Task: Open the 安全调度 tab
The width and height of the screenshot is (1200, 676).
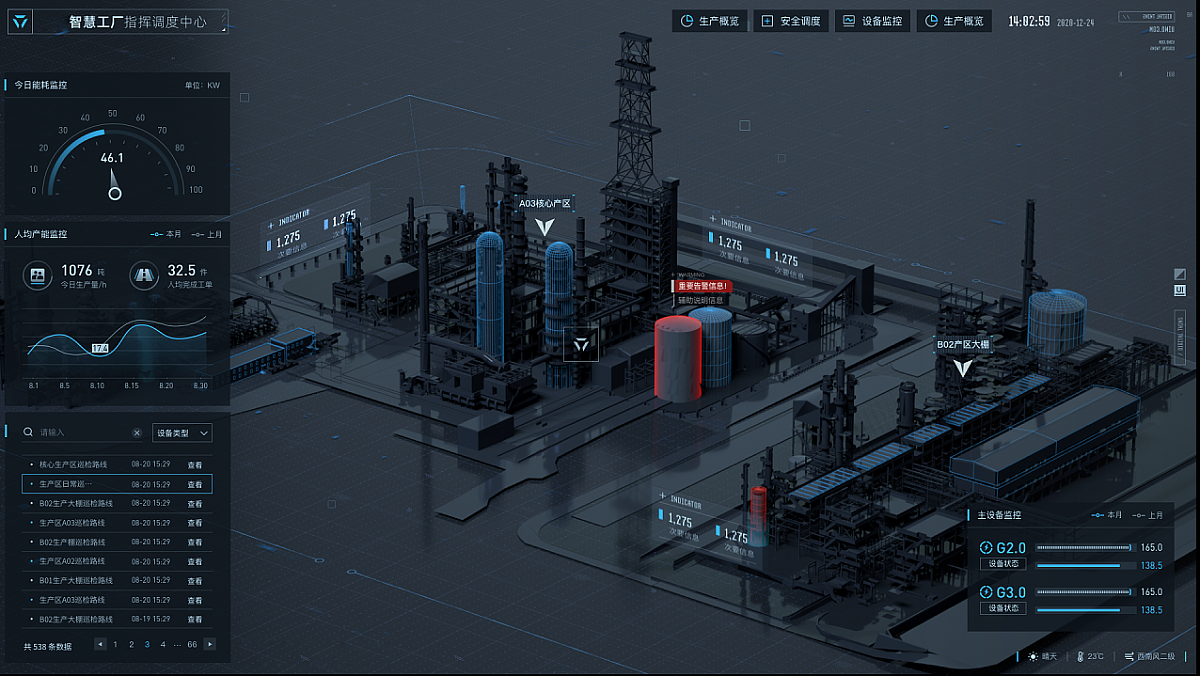Action: pos(791,21)
